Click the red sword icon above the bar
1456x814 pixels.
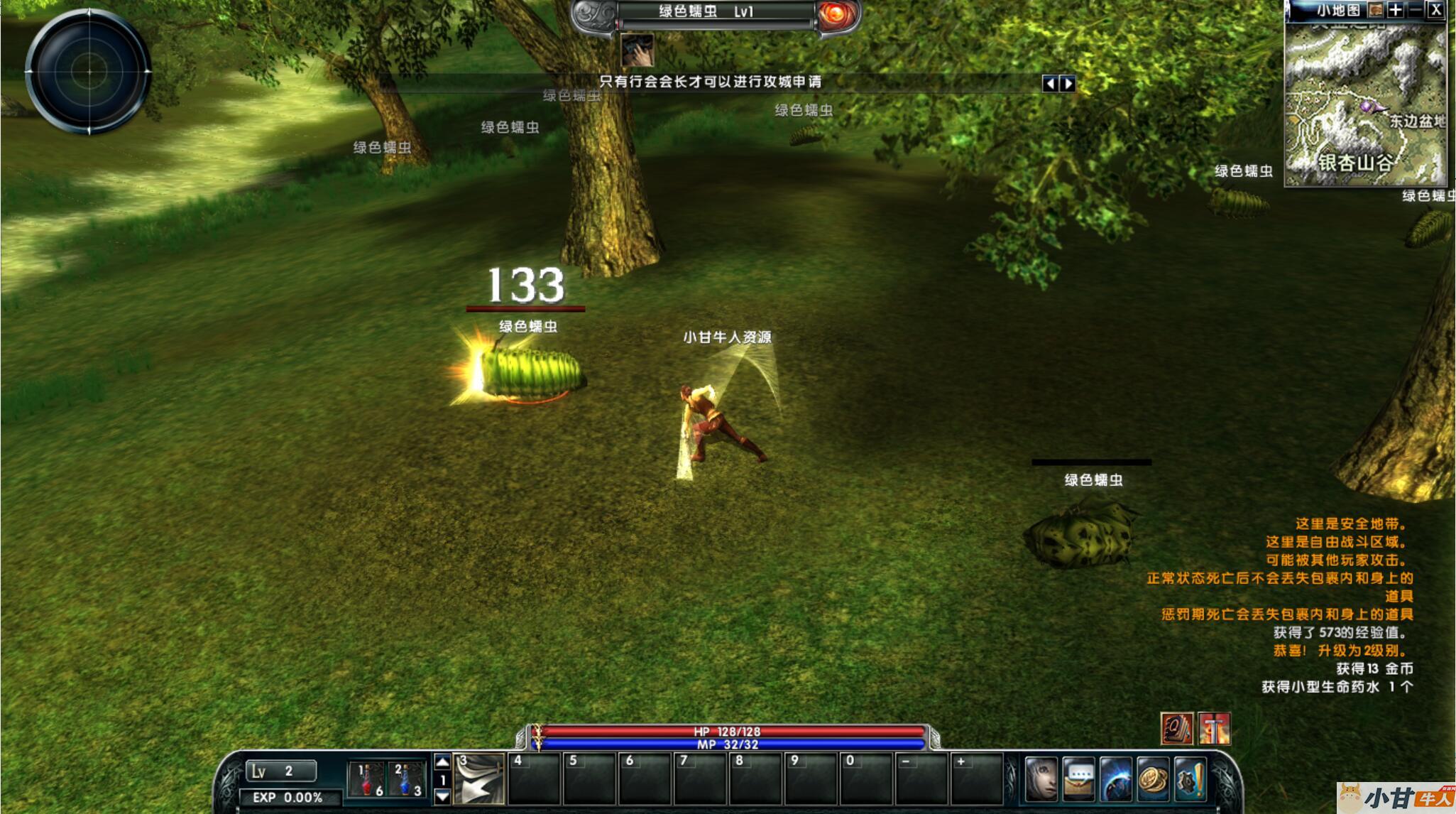tap(1214, 729)
